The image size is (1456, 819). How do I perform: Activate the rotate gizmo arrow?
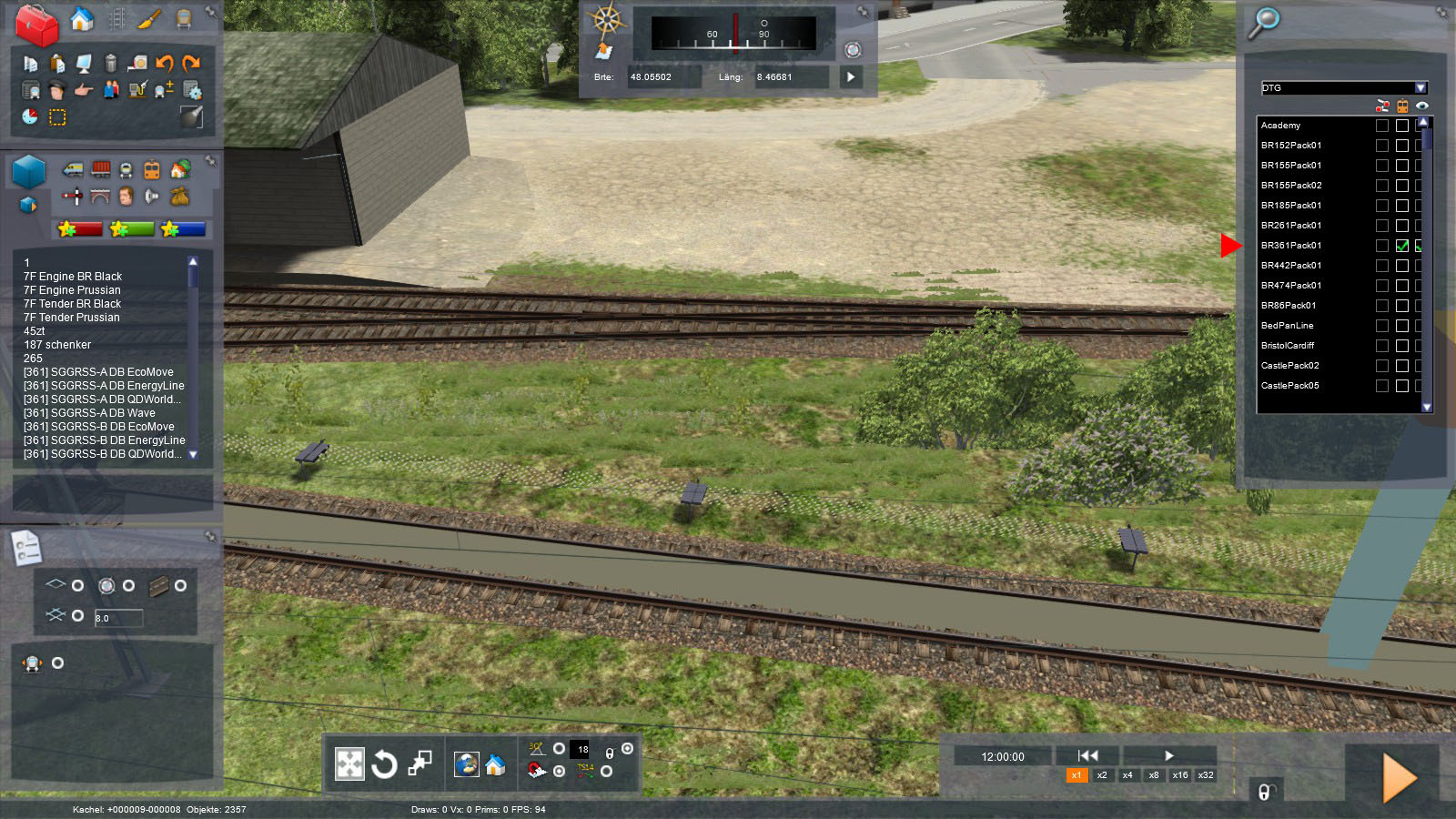pyautogui.click(x=384, y=763)
